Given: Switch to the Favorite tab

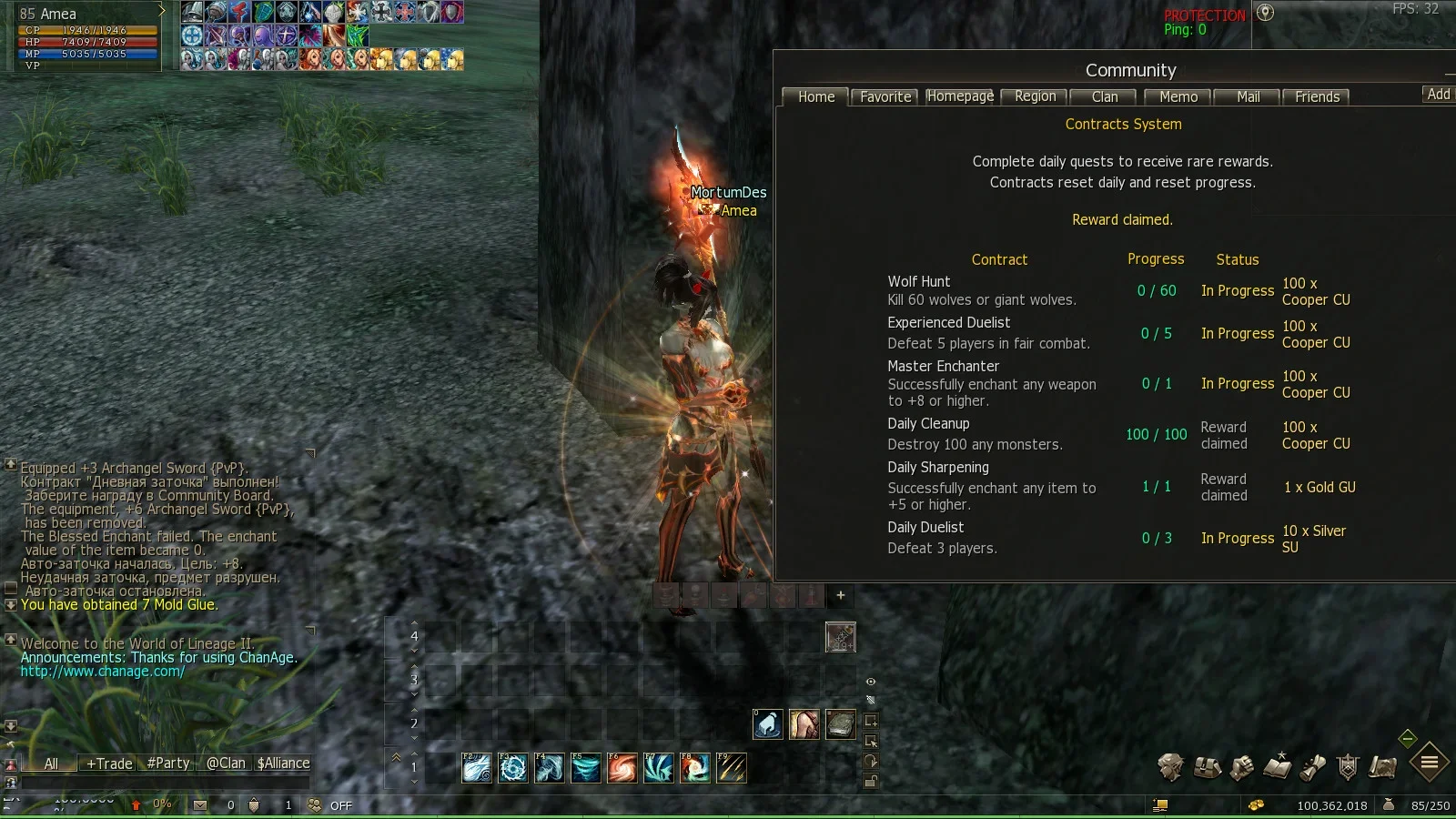Looking at the screenshot, I should click(885, 97).
